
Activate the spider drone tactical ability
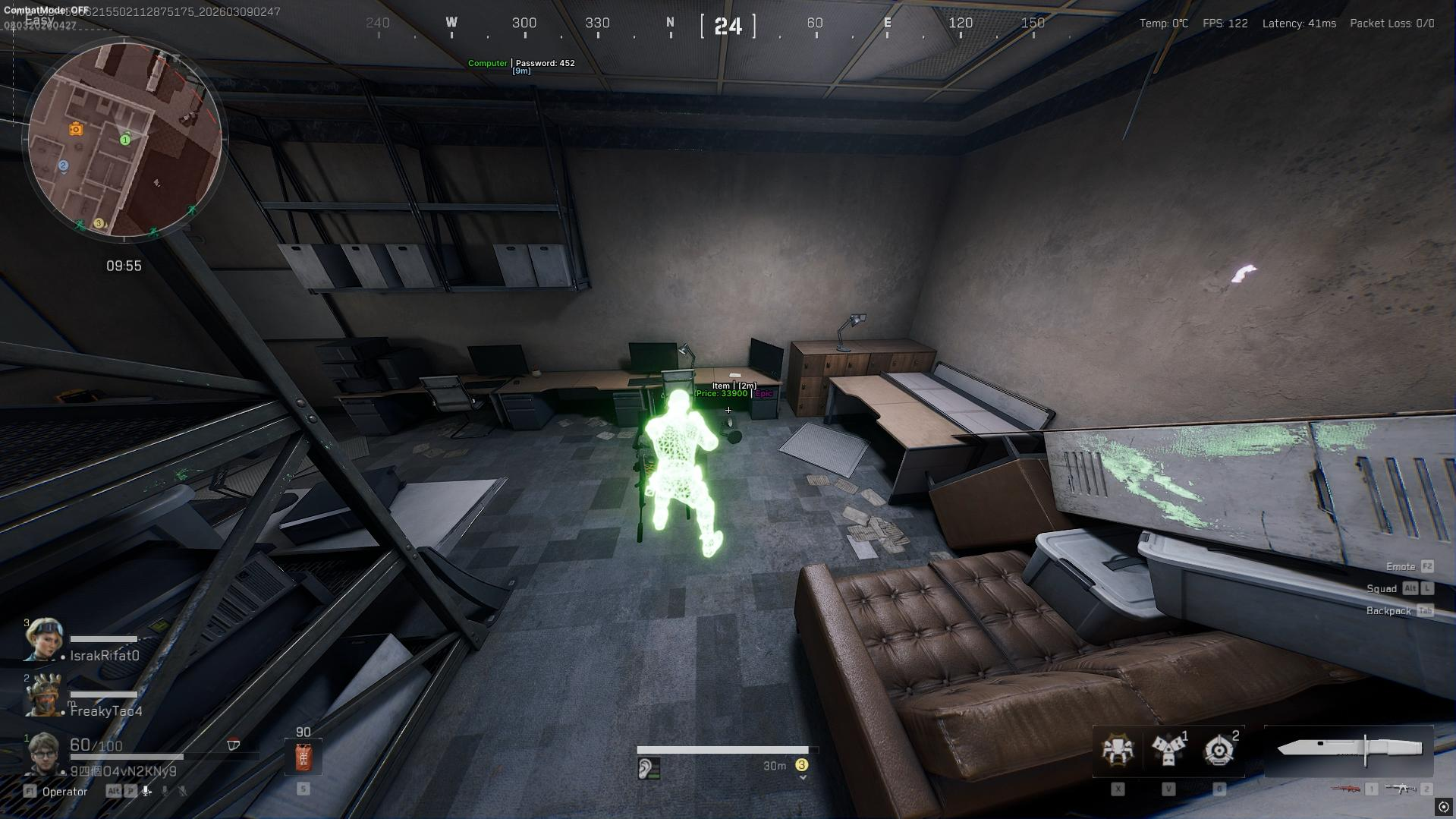(x=1118, y=750)
